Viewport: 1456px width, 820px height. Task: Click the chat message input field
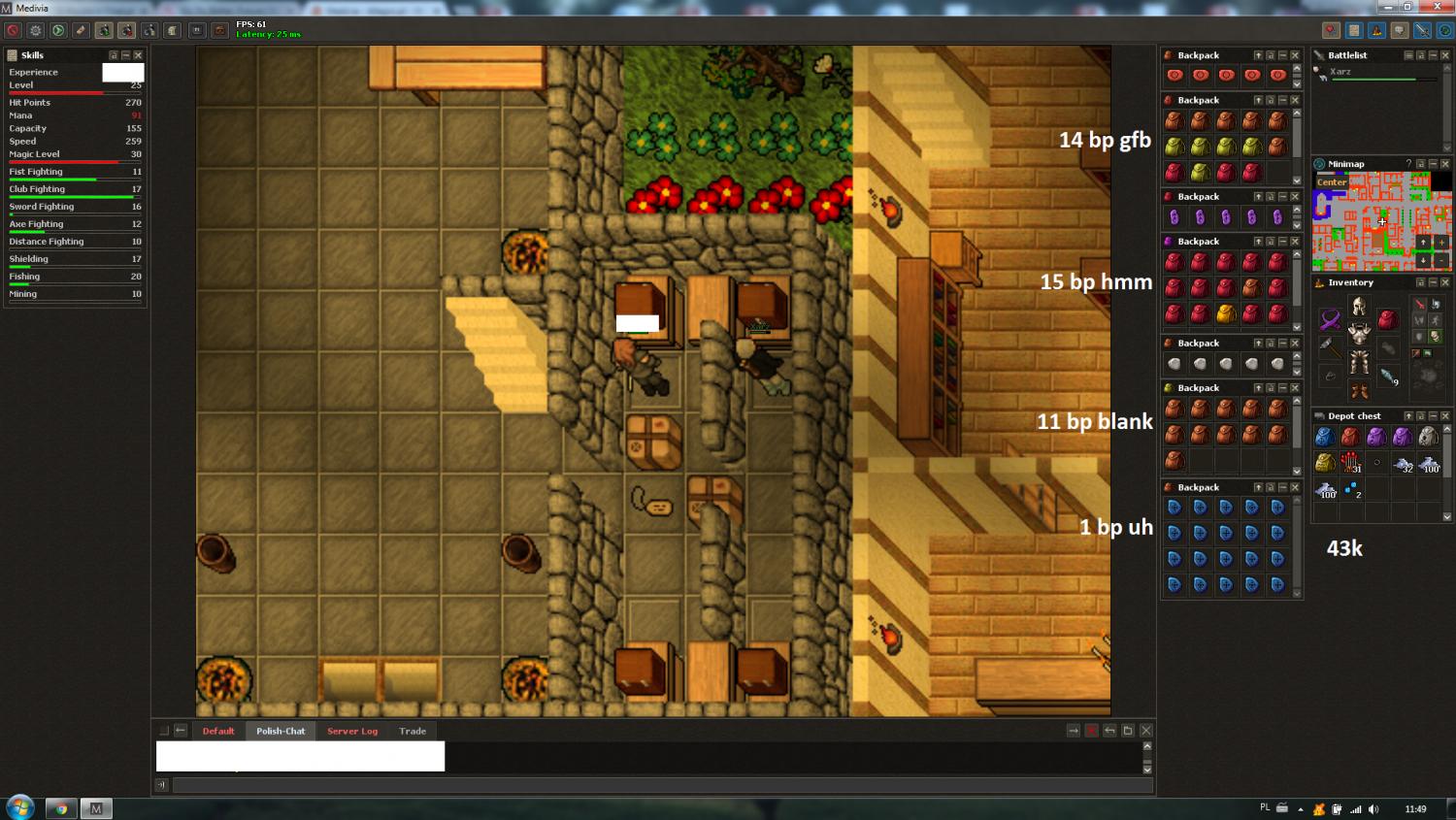coord(662,785)
